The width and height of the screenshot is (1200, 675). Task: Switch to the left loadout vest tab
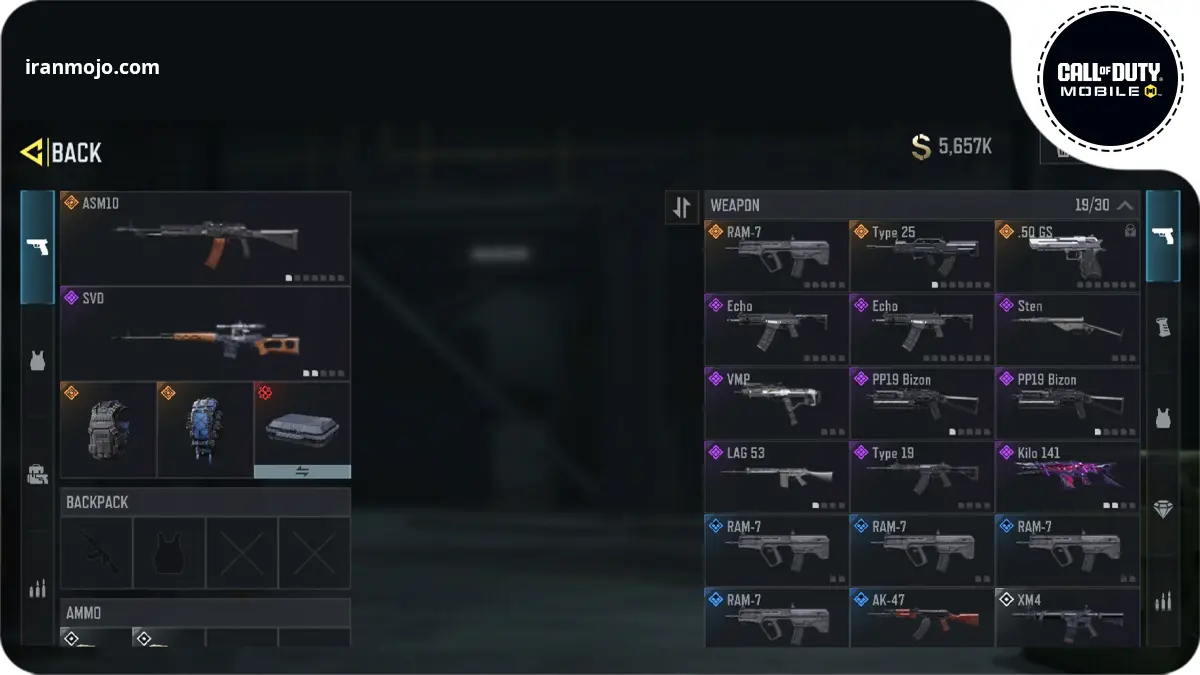37,361
